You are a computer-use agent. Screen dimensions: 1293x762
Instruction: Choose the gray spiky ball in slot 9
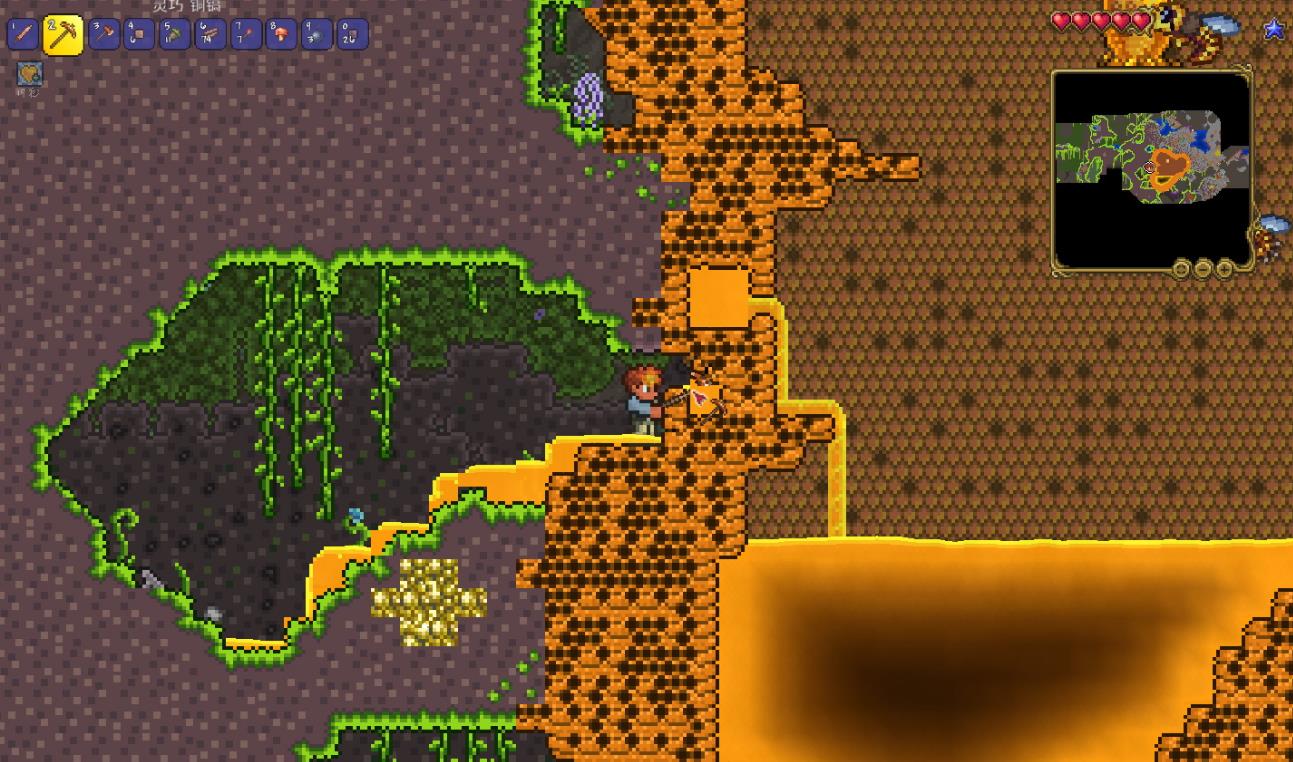coord(316,35)
